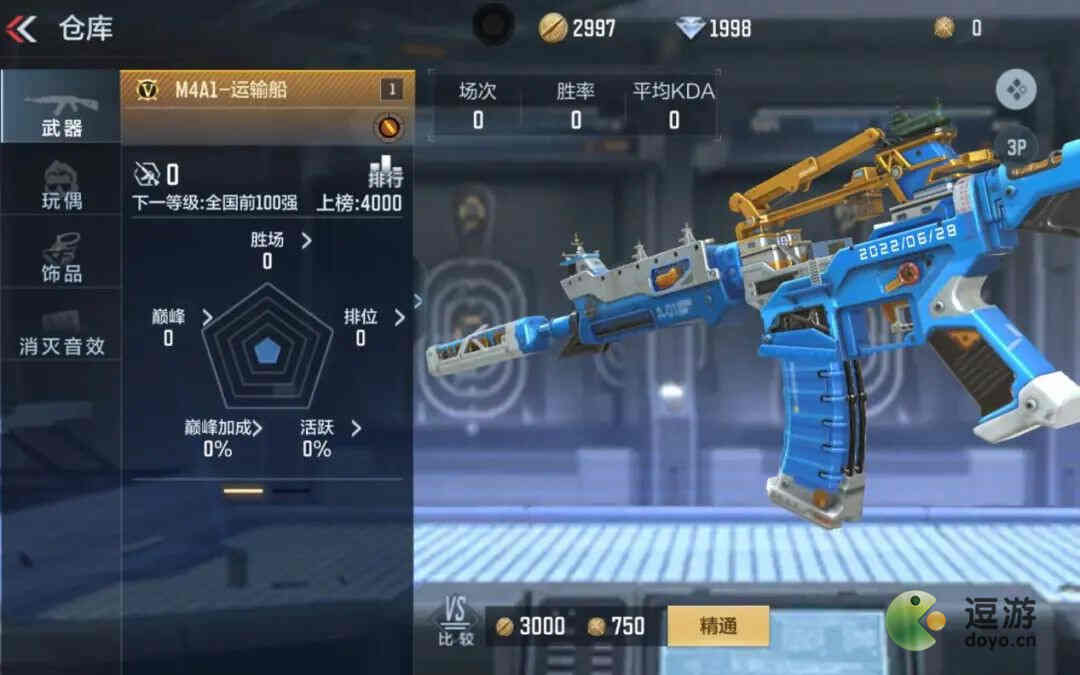Open the 活跃 activity details
The width and height of the screenshot is (1080, 675).
tap(328, 428)
